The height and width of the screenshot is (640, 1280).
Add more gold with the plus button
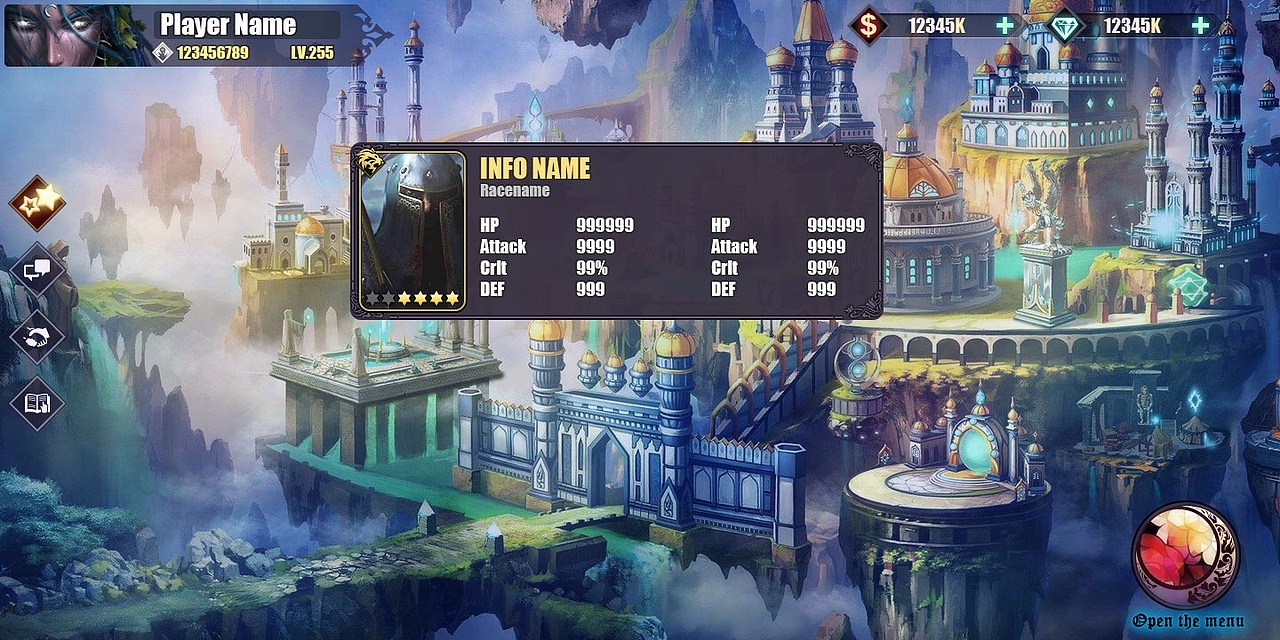pyautogui.click(x=1005, y=26)
